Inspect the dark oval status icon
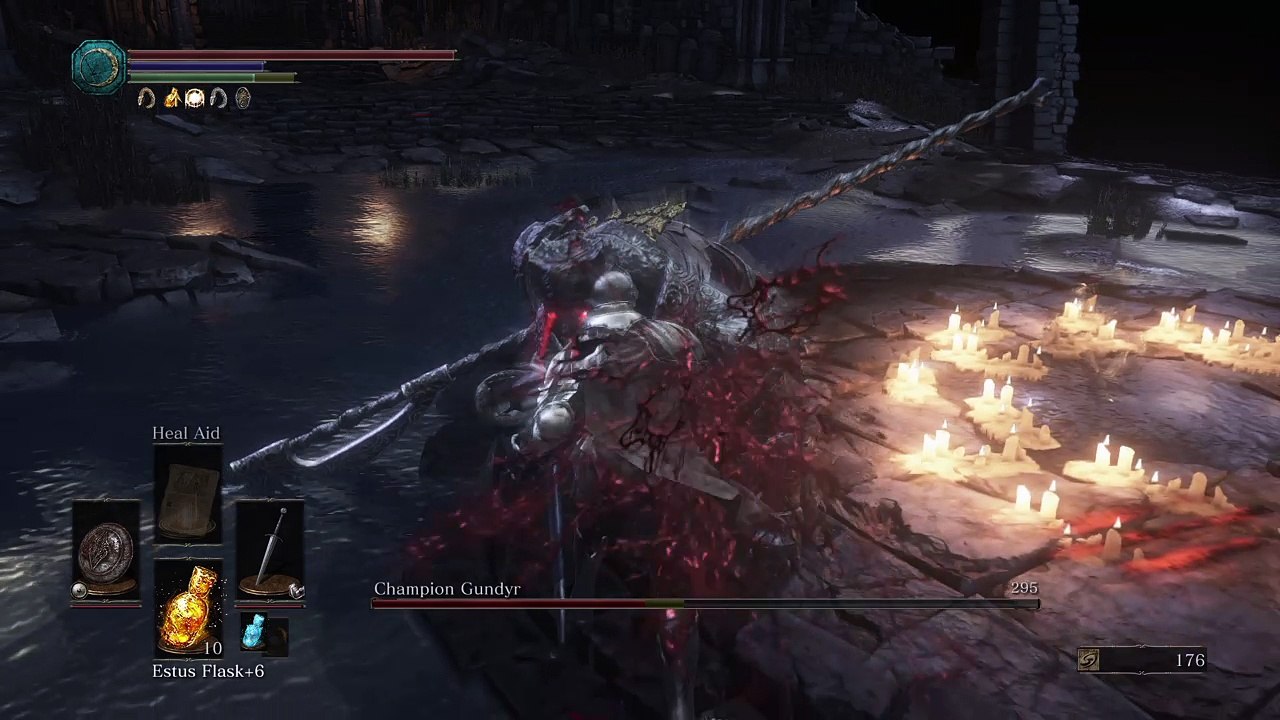1280x720 pixels. point(242,98)
